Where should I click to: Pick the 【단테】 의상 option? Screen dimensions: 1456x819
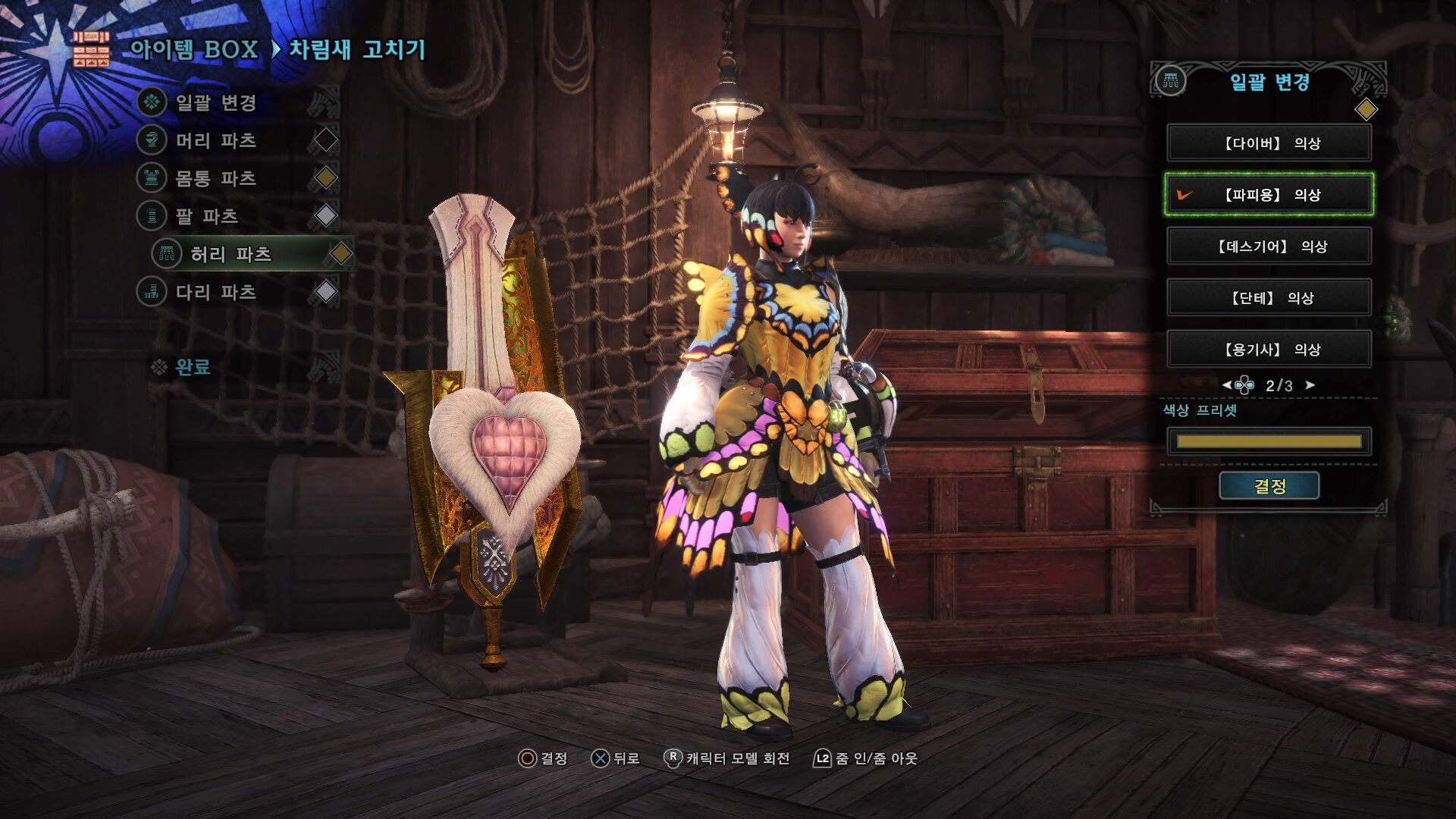pos(1269,298)
